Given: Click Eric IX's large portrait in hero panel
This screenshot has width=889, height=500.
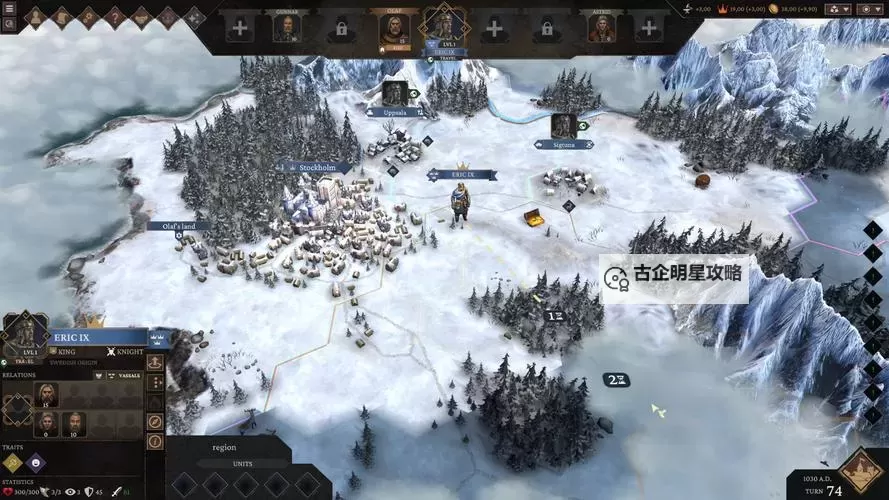Looking at the screenshot, I should (24, 332).
